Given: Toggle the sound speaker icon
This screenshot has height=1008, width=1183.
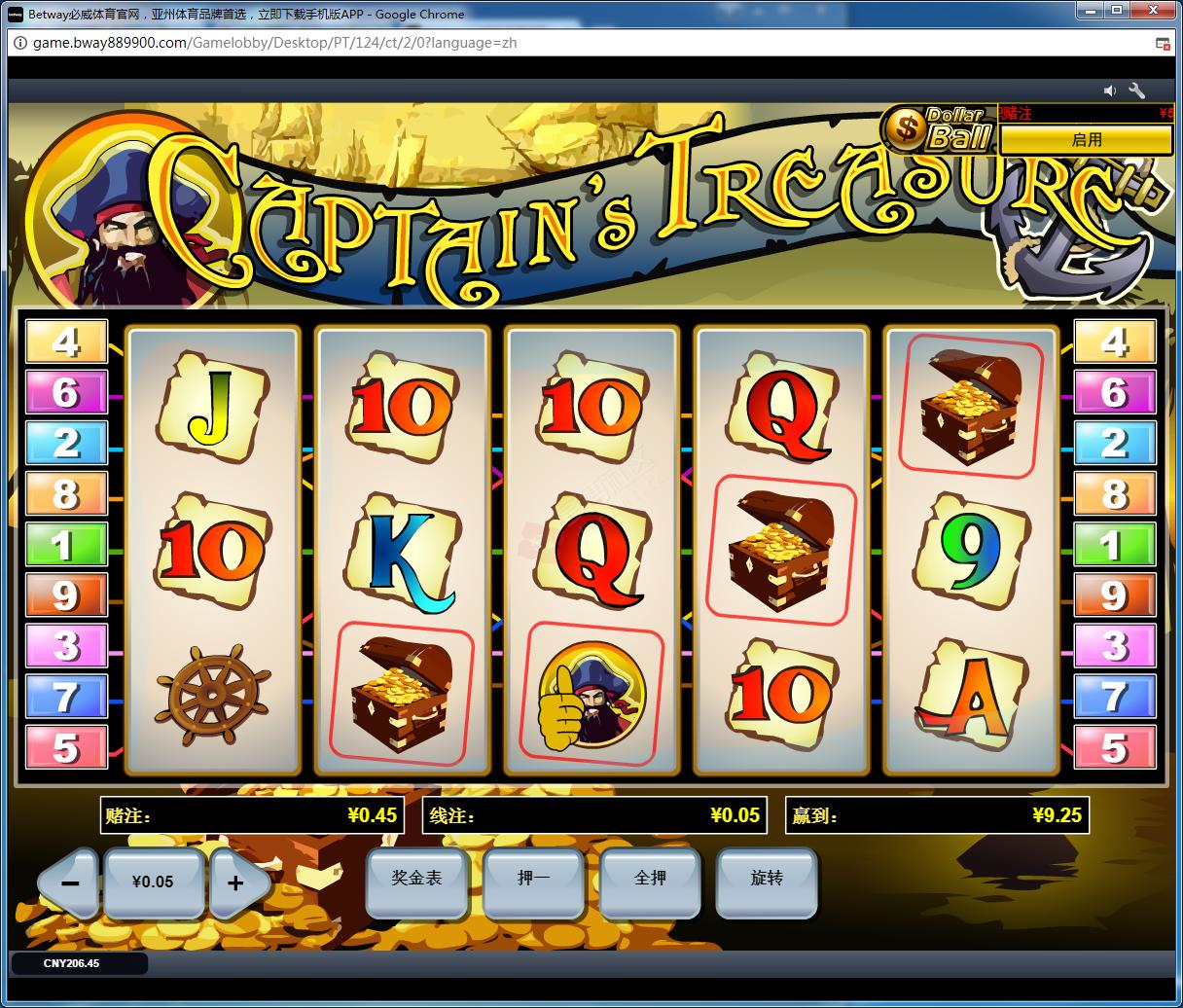Looking at the screenshot, I should point(1110,90).
